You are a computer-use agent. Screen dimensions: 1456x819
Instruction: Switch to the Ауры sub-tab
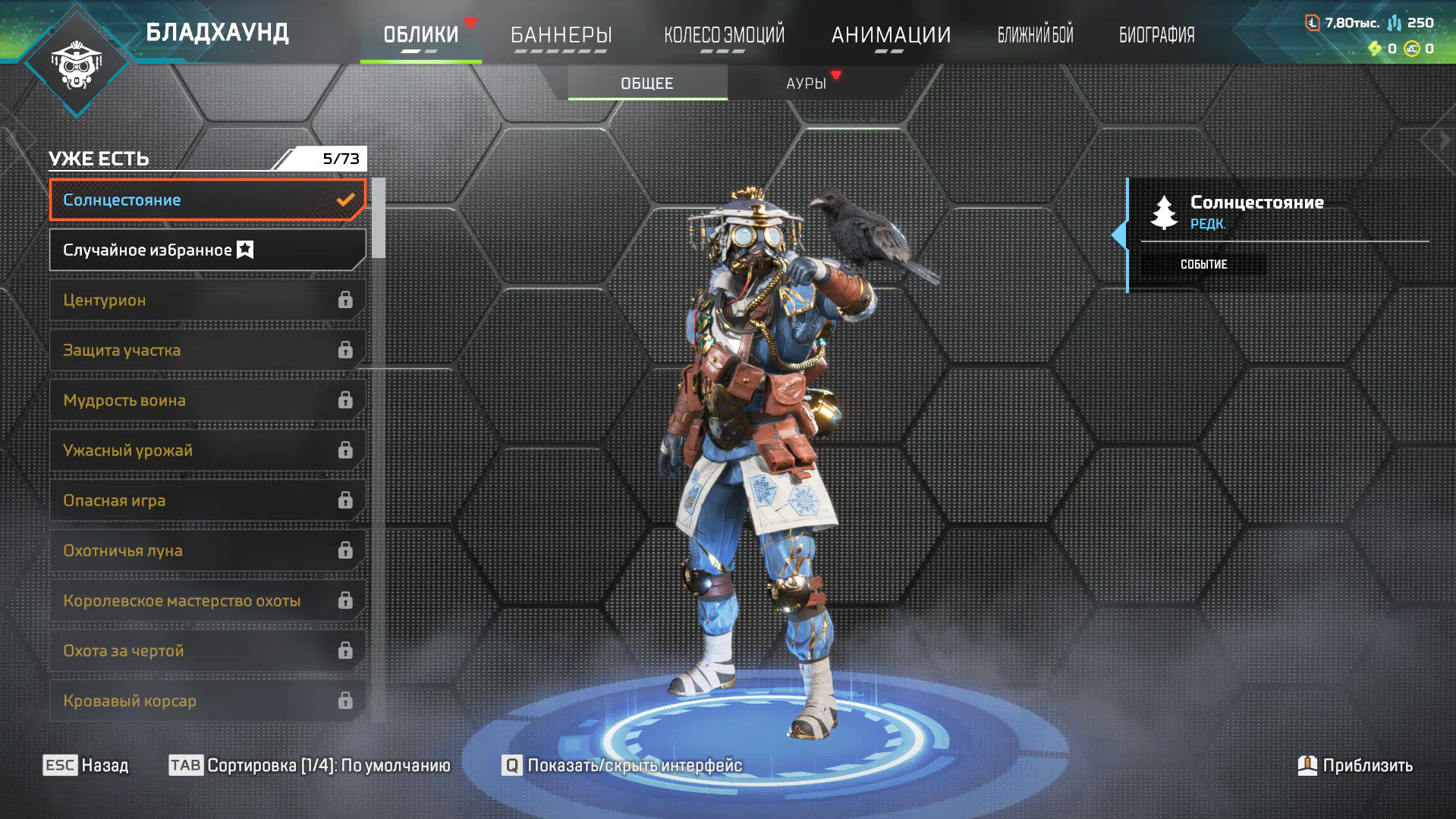(x=806, y=83)
